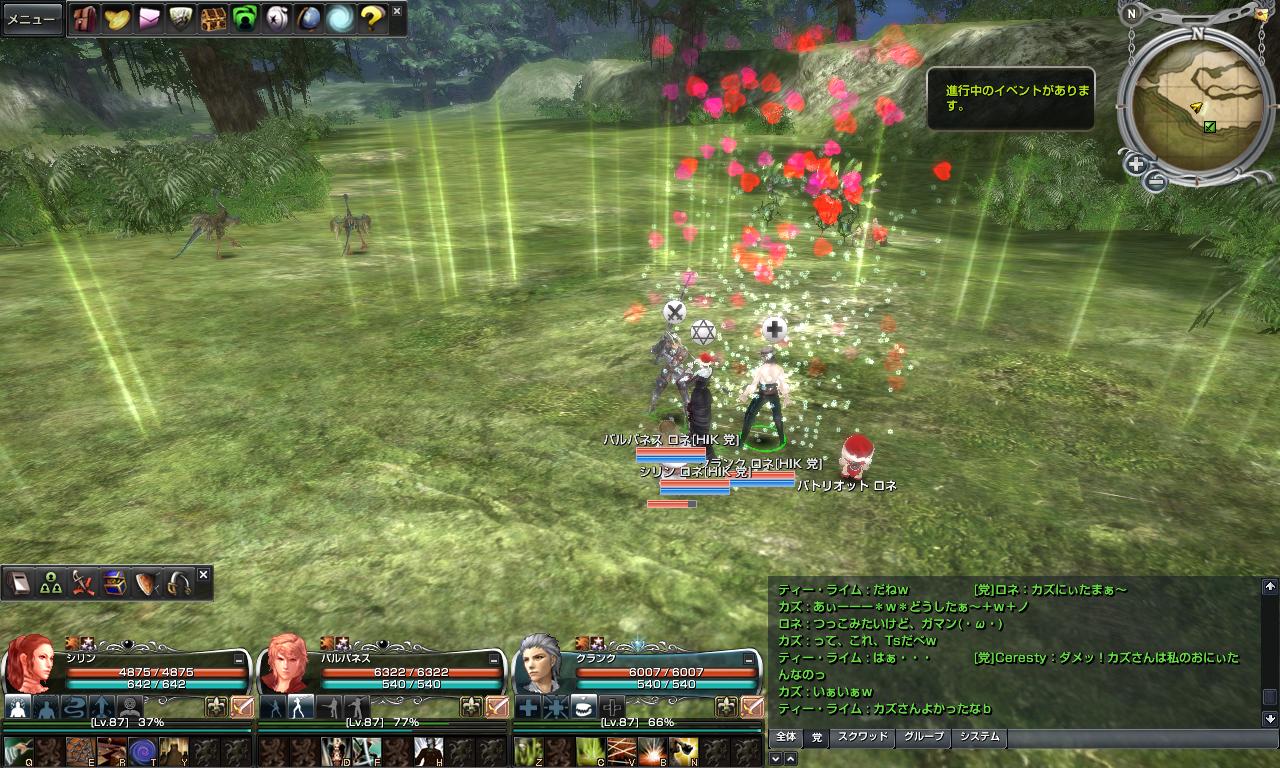Activate the purple swirl skill on T

[142, 750]
